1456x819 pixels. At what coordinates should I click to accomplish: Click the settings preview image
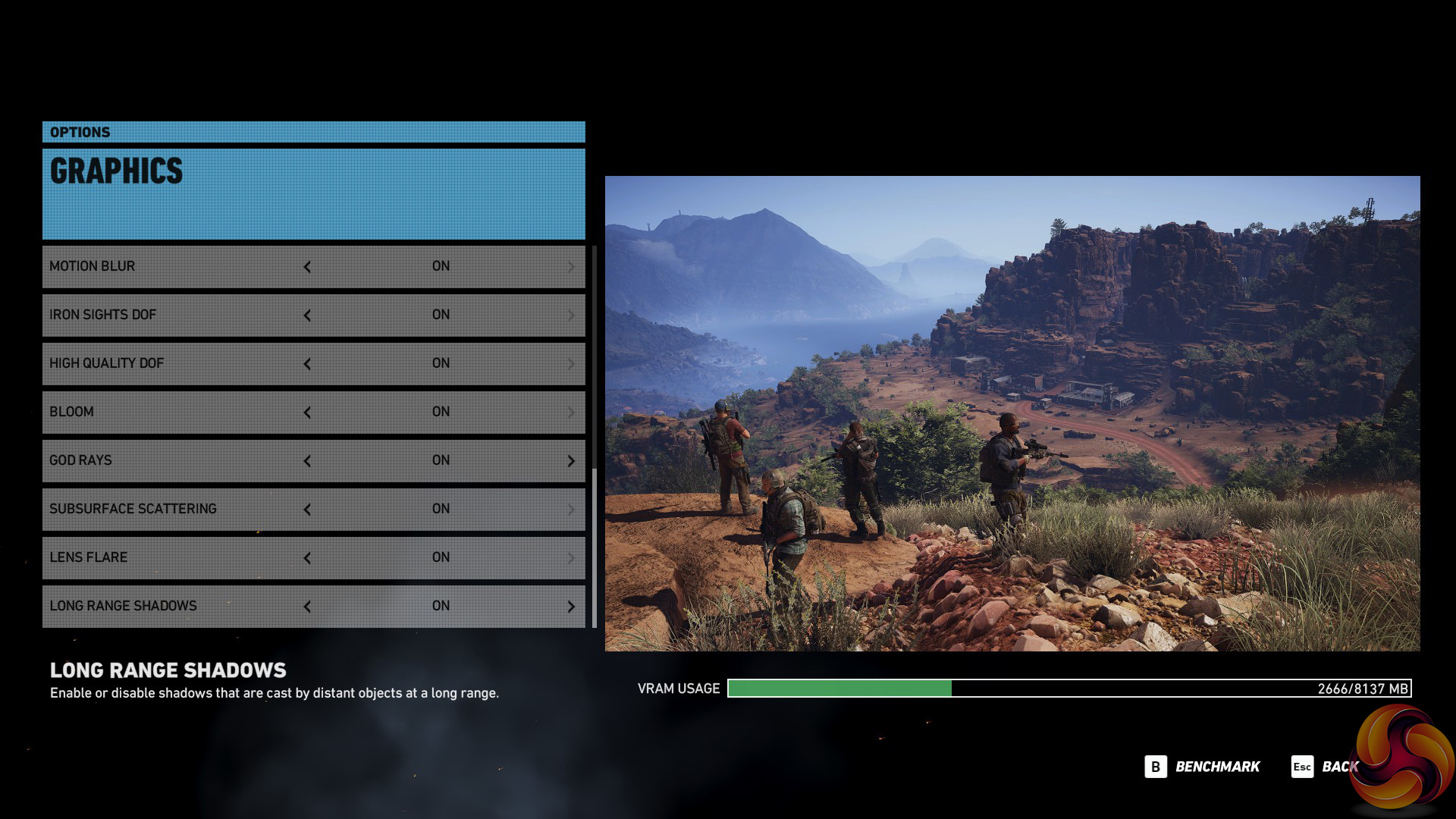pos(1012,413)
